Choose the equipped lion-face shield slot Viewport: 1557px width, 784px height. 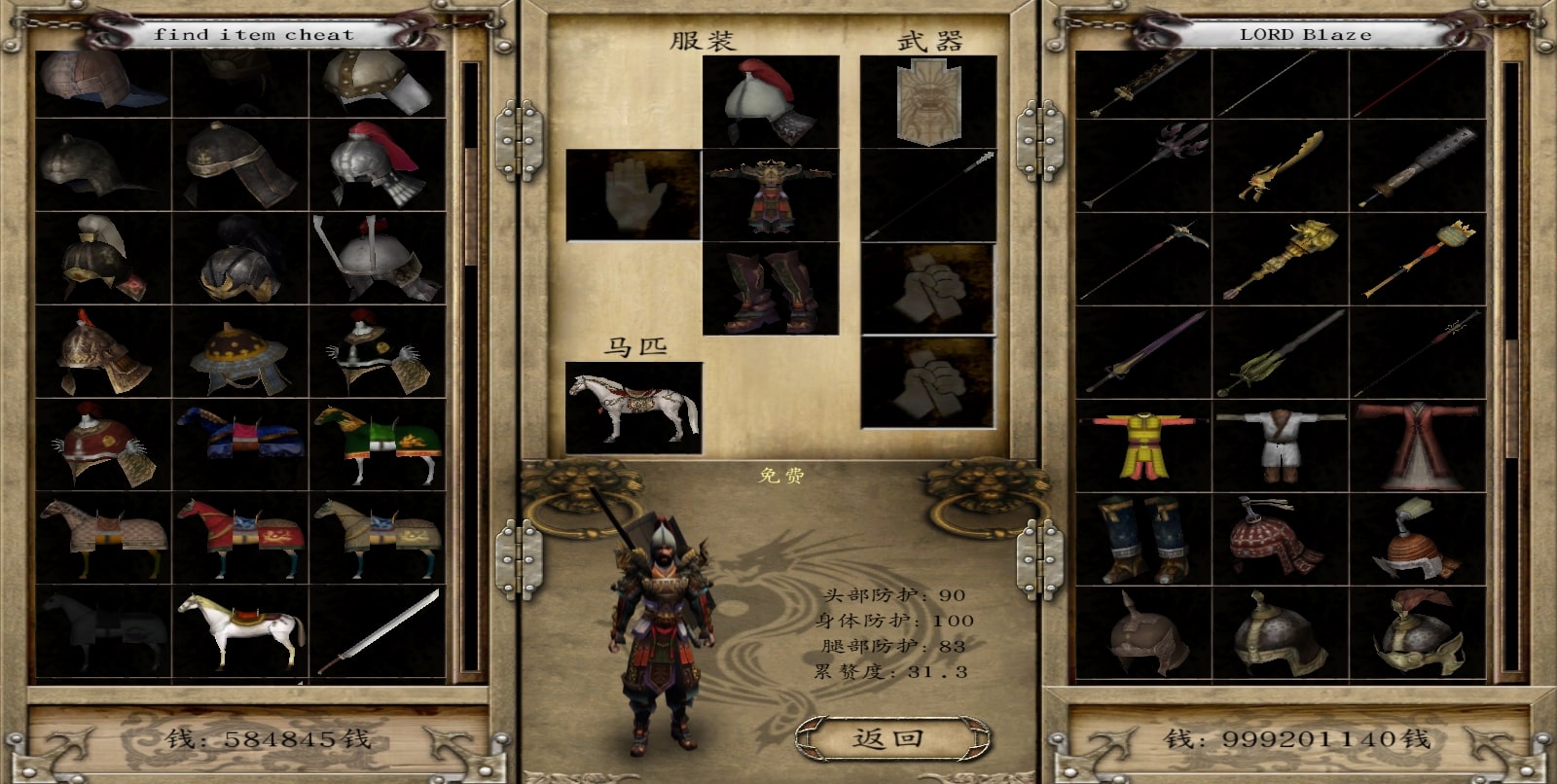[x=928, y=101]
